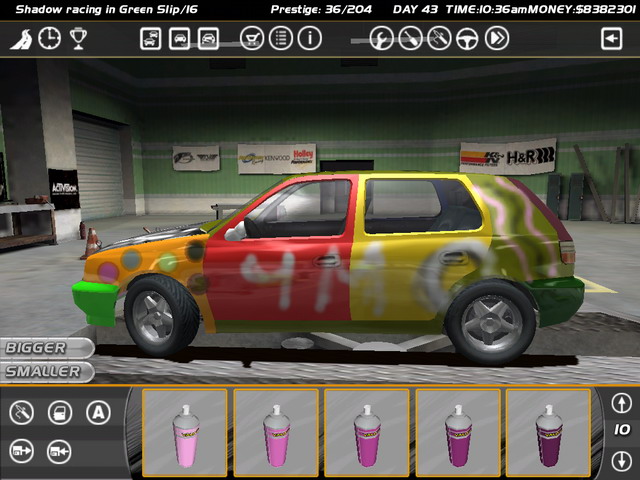Image resolution: width=640 pixels, height=480 pixels.
Task: Select the lightest pink spray can
Action: click(x=186, y=433)
